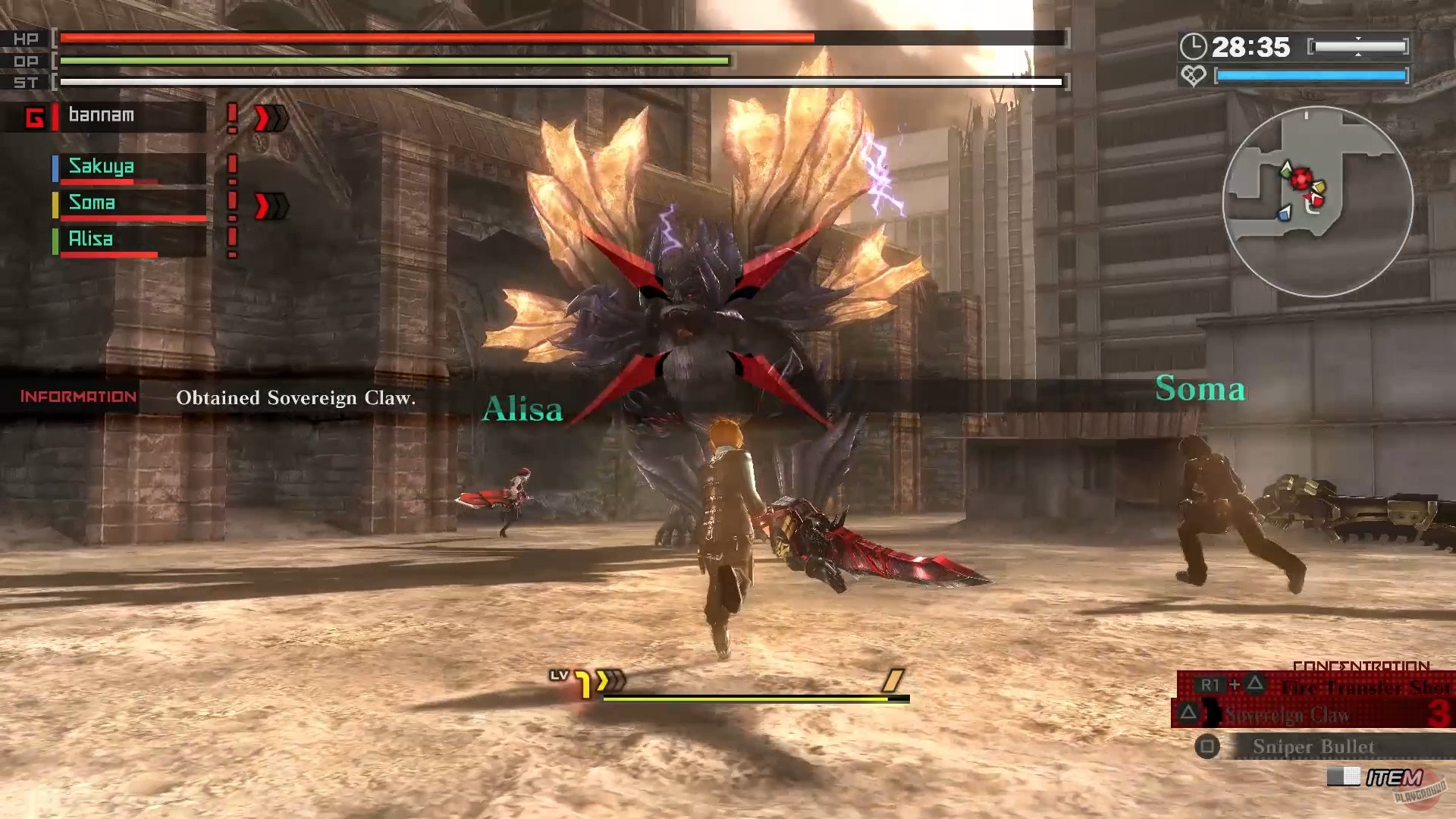Image resolution: width=1456 pixels, height=819 pixels.
Task: Click the exclamation indicator next to Soma's bar
Action: (231, 203)
